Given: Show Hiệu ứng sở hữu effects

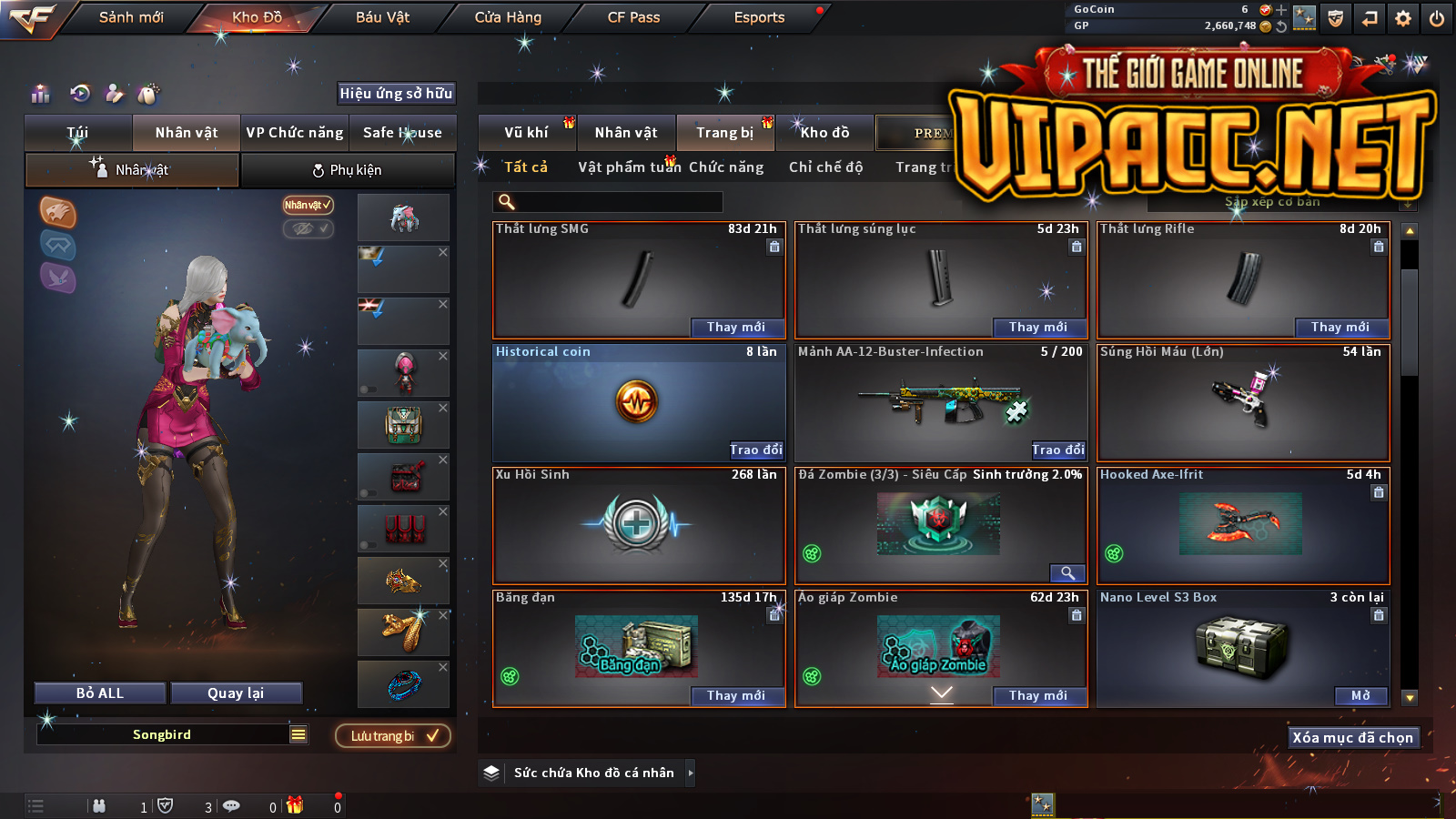Looking at the screenshot, I should tap(396, 93).
